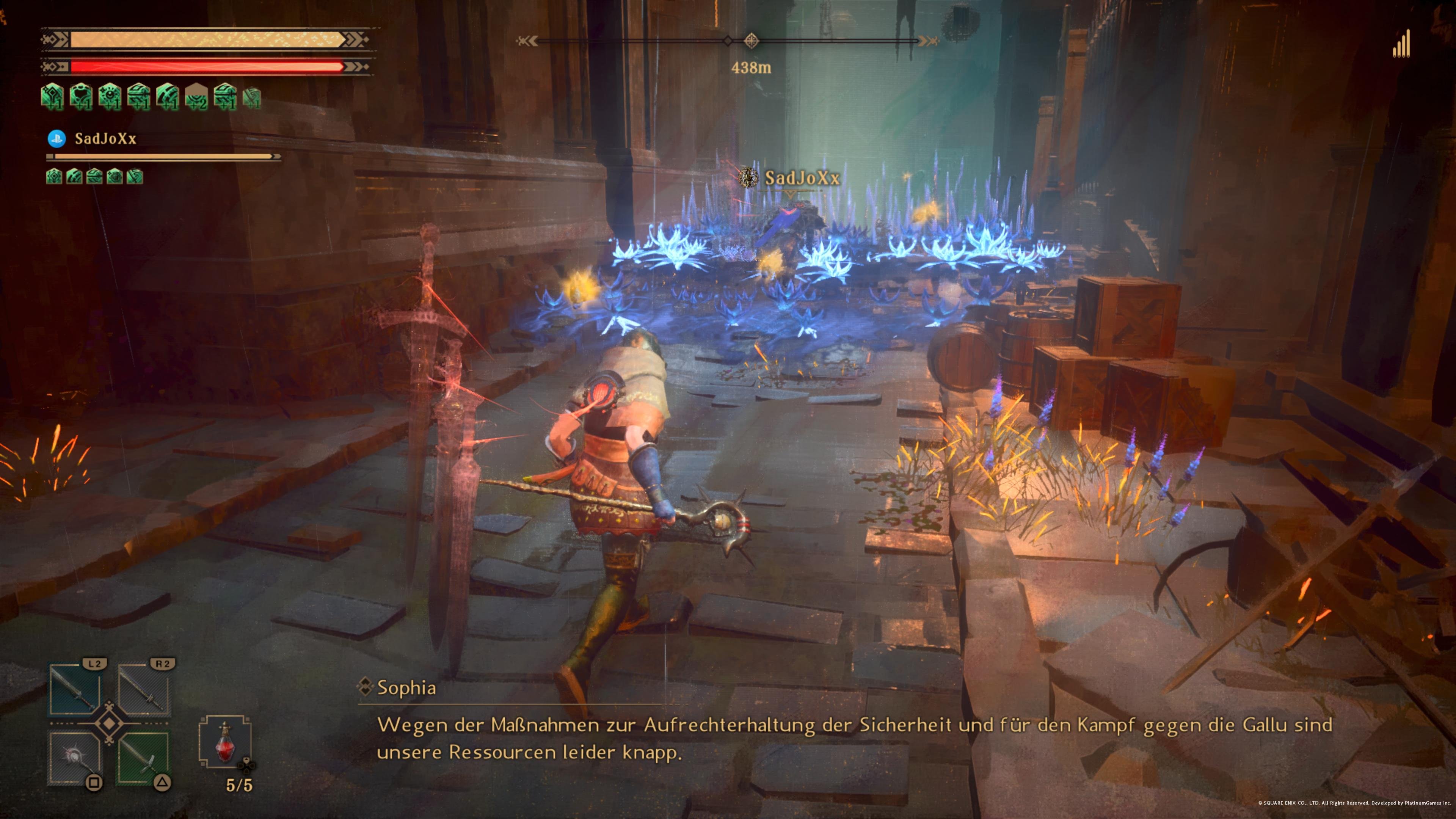Open the connection signal strength indicator
The image size is (1456, 819).
coord(1401,45)
